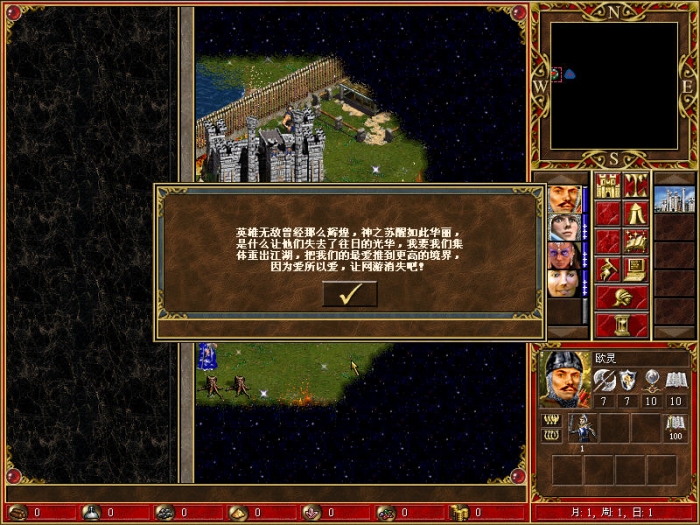The image size is (700, 525).
Task: Select the hero wearing a chainmail coif
Action: [x=563, y=226]
